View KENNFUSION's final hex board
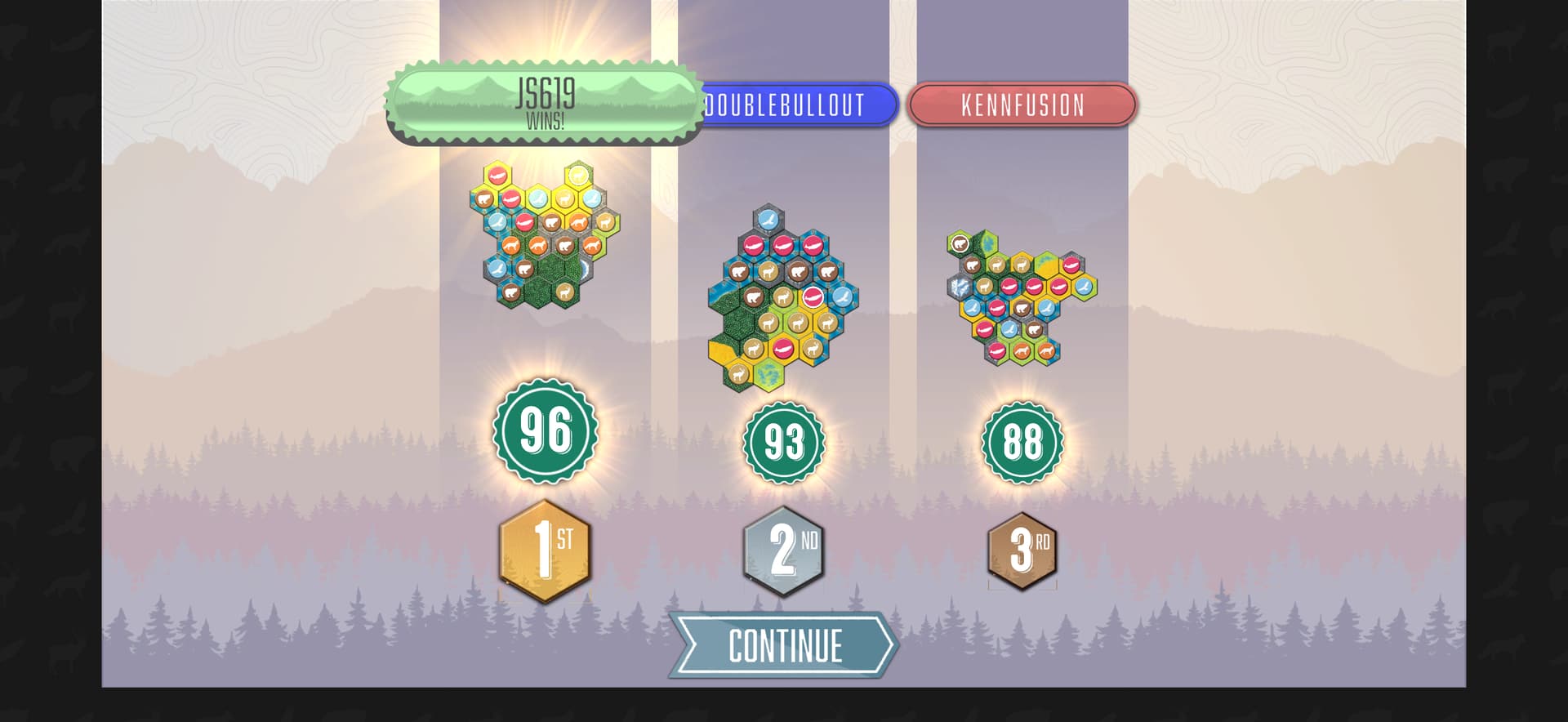Image resolution: width=1568 pixels, height=722 pixels. [1021, 297]
